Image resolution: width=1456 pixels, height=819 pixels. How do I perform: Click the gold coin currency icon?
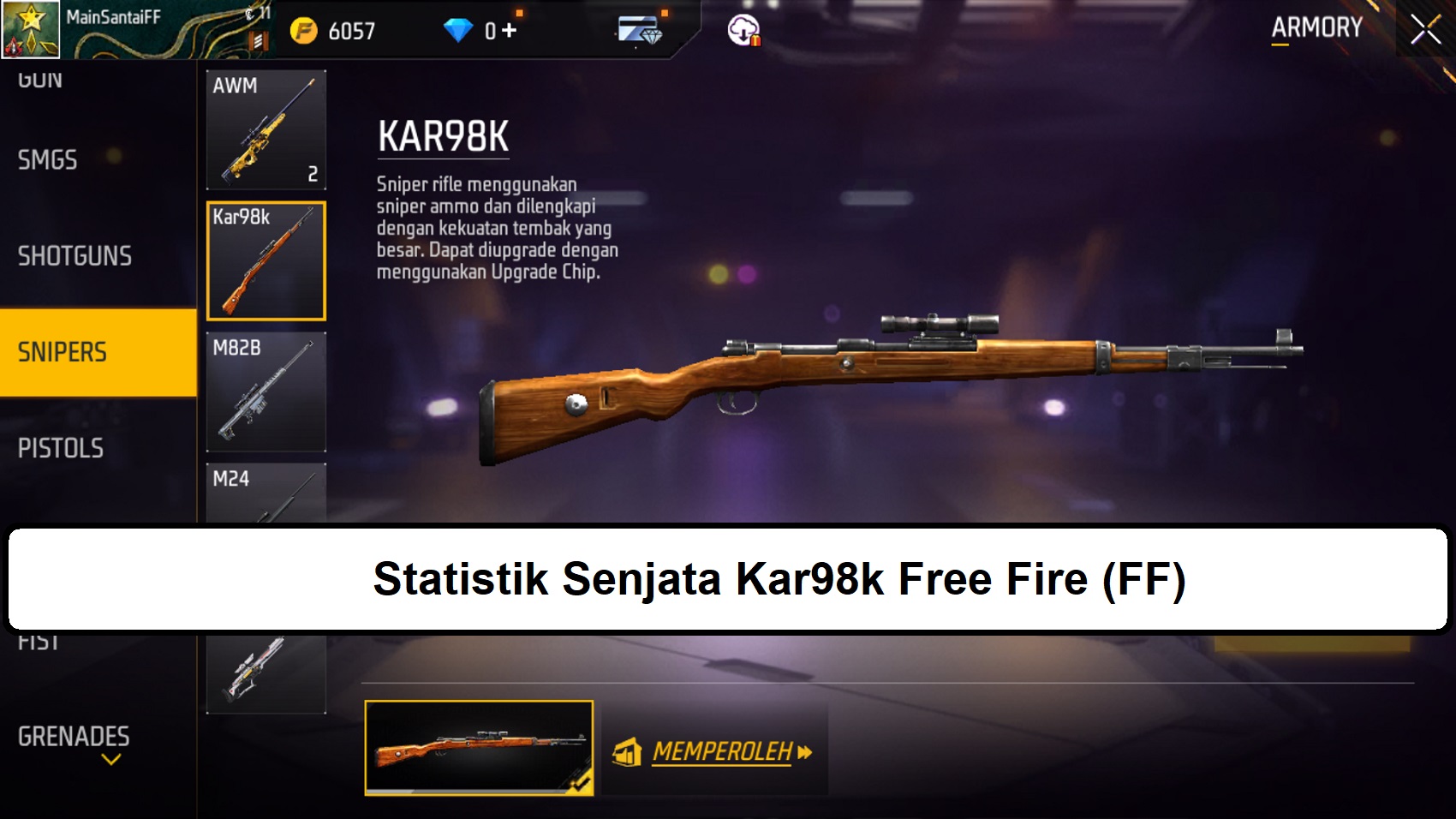tap(303, 27)
